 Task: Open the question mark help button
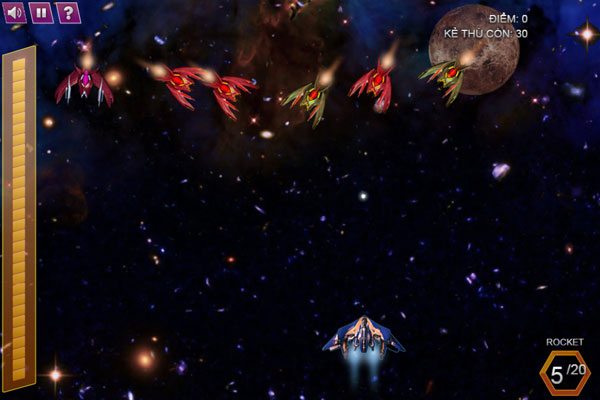pyautogui.click(x=67, y=12)
